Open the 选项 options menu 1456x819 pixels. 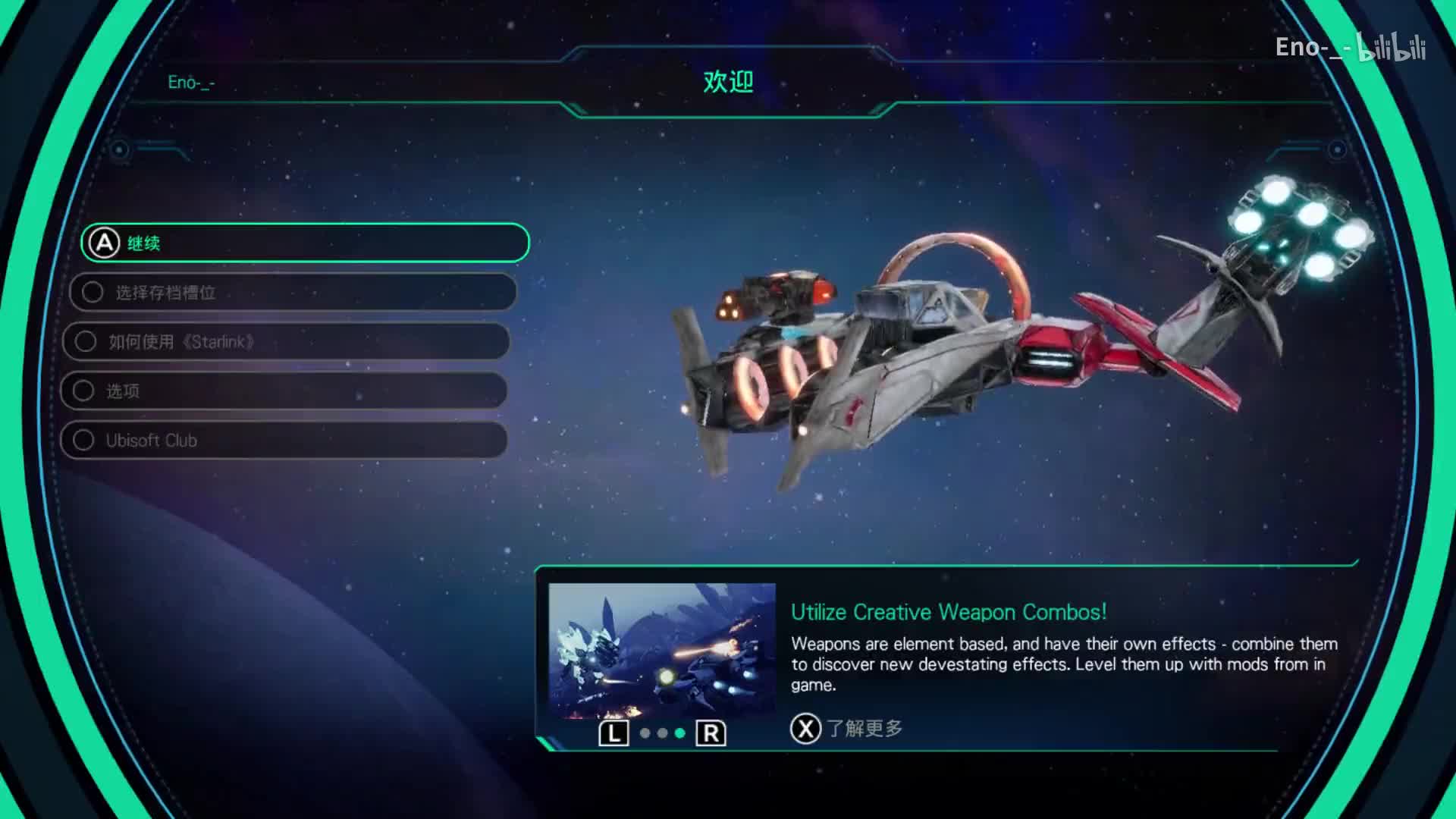pyautogui.click(x=284, y=391)
